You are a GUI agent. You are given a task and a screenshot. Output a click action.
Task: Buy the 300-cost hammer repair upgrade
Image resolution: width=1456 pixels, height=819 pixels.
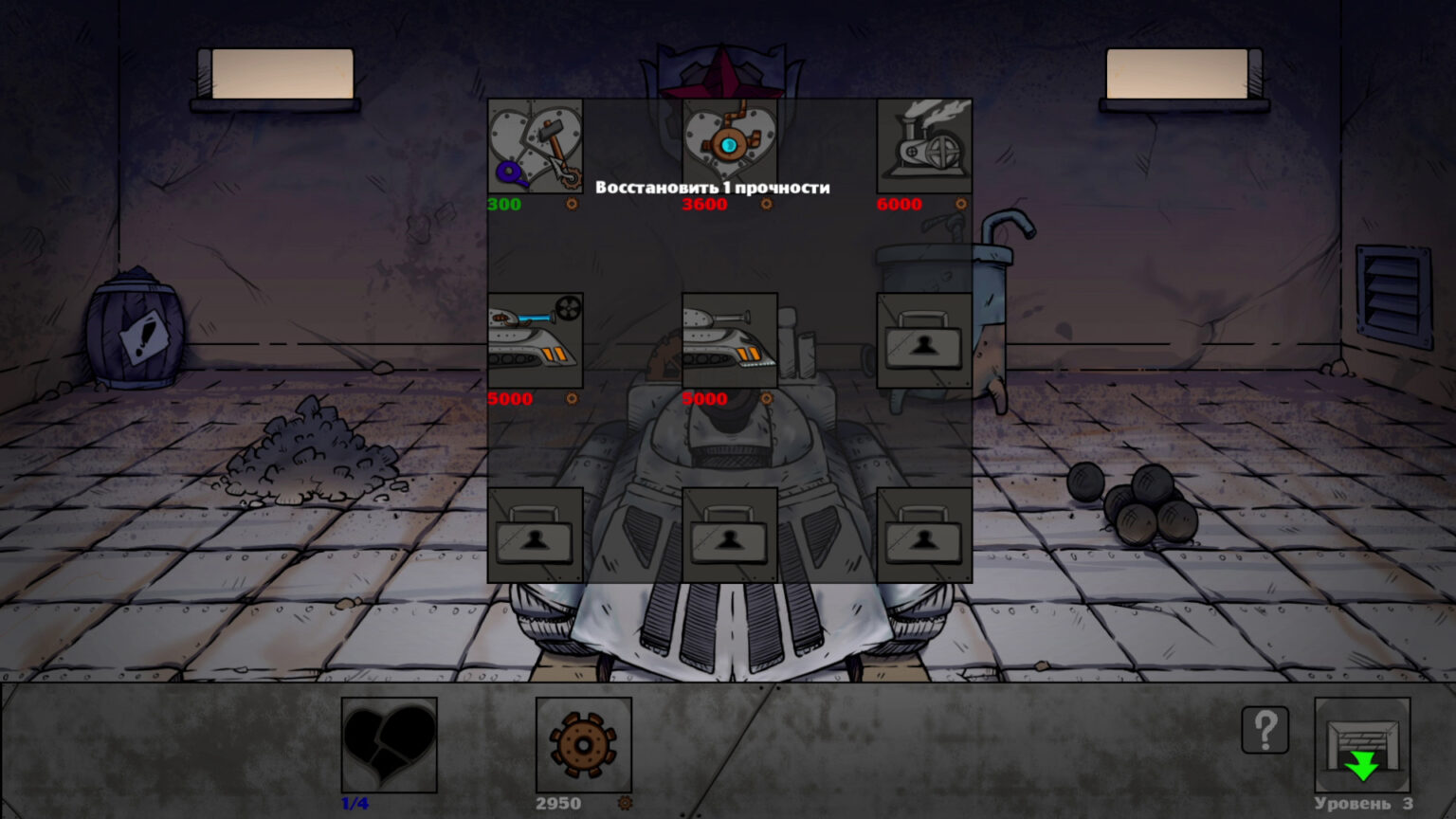pos(535,147)
